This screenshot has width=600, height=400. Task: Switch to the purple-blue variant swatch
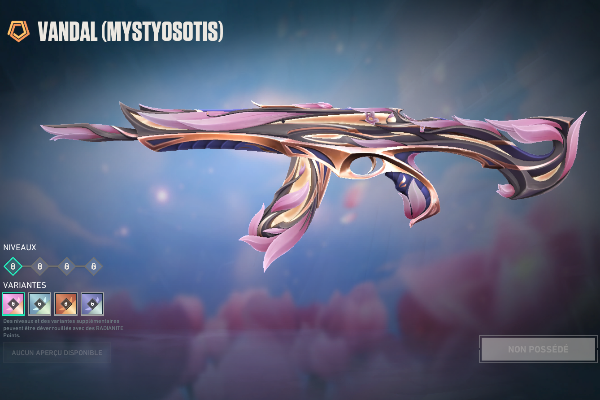pos(92,303)
